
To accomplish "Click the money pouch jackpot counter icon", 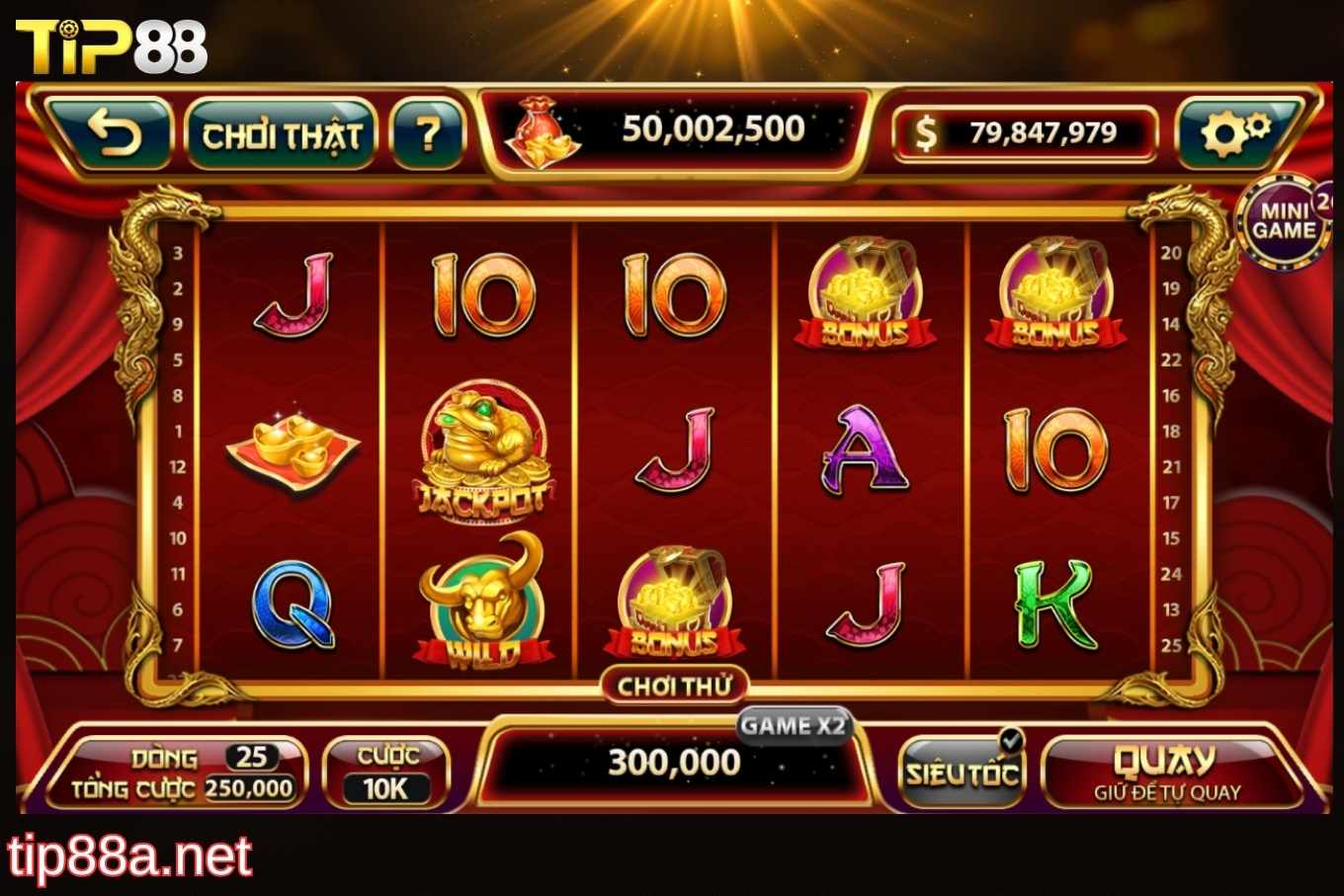I will 543,130.
